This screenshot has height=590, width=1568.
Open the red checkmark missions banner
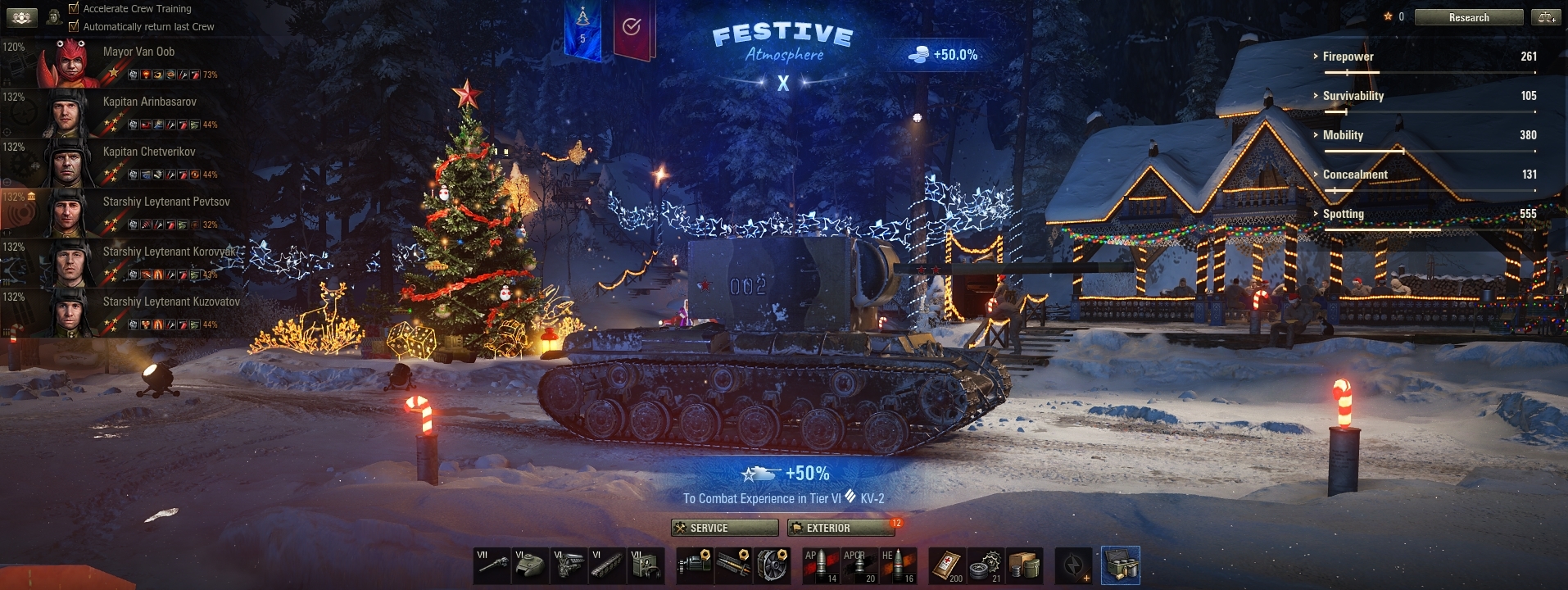click(x=632, y=29)
